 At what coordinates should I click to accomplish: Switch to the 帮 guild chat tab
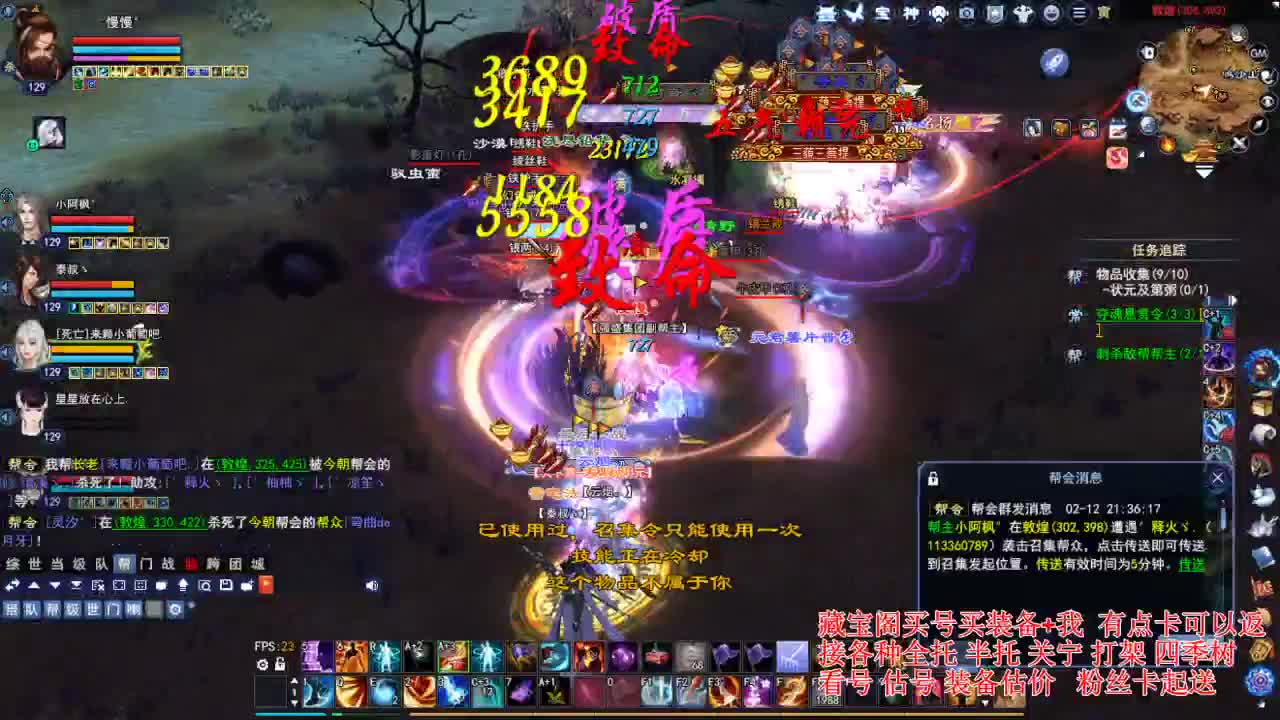(x=123, y=564)
